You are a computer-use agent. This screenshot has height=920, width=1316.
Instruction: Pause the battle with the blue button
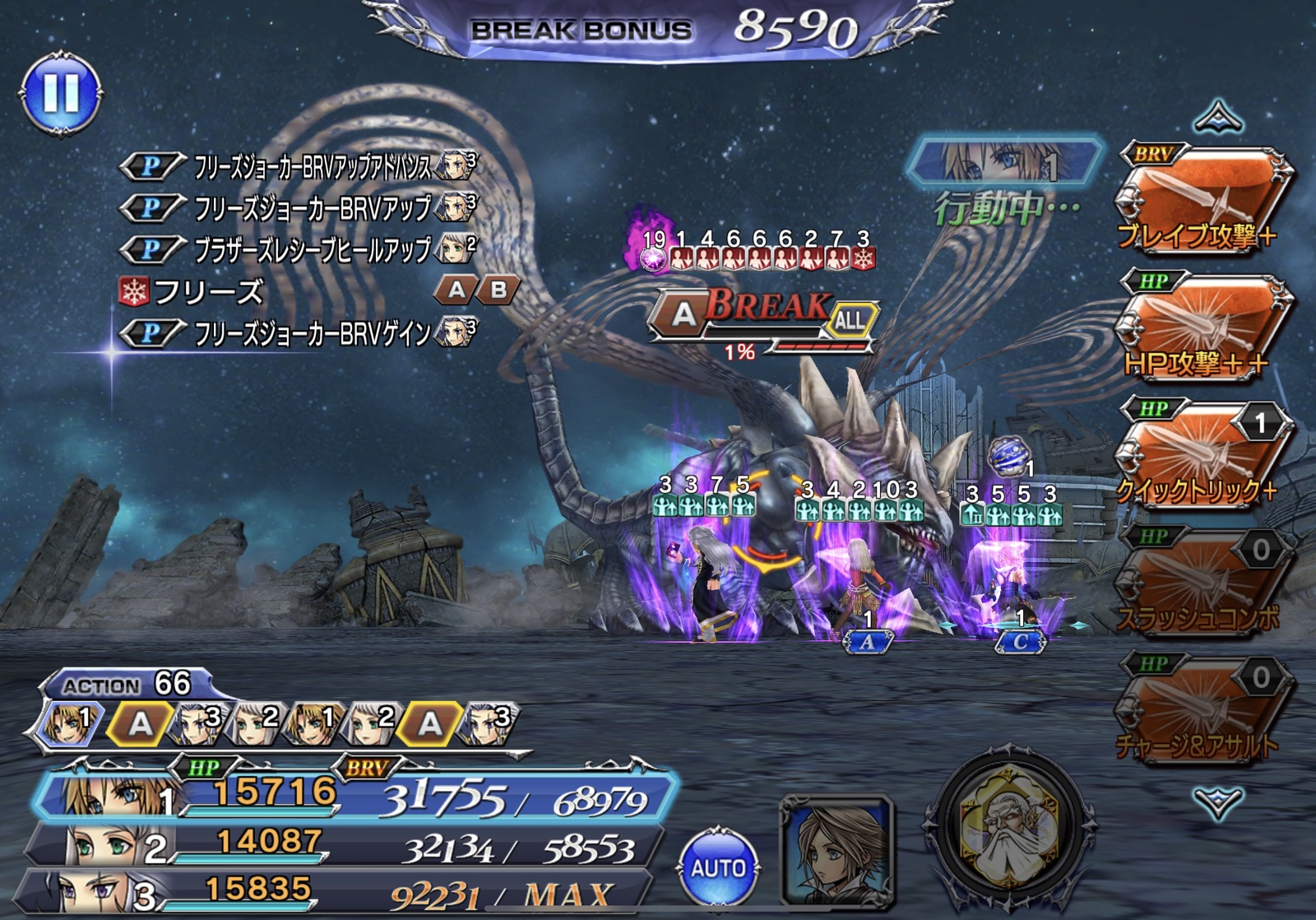point(60,93)
